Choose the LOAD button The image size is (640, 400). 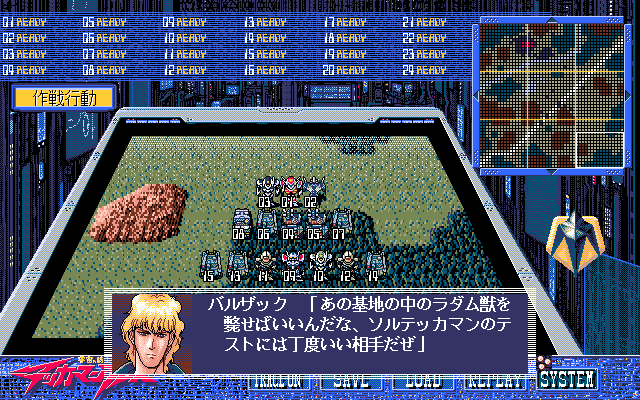pos(421,382)
